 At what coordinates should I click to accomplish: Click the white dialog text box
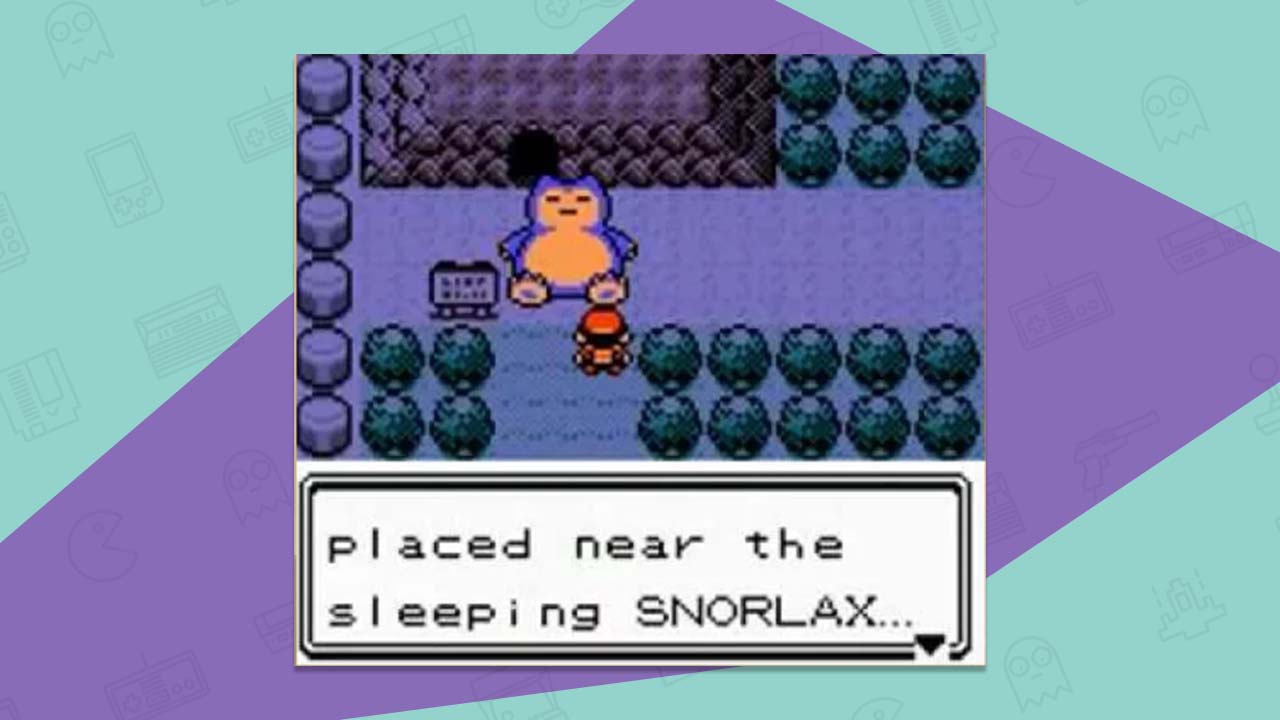640,570
